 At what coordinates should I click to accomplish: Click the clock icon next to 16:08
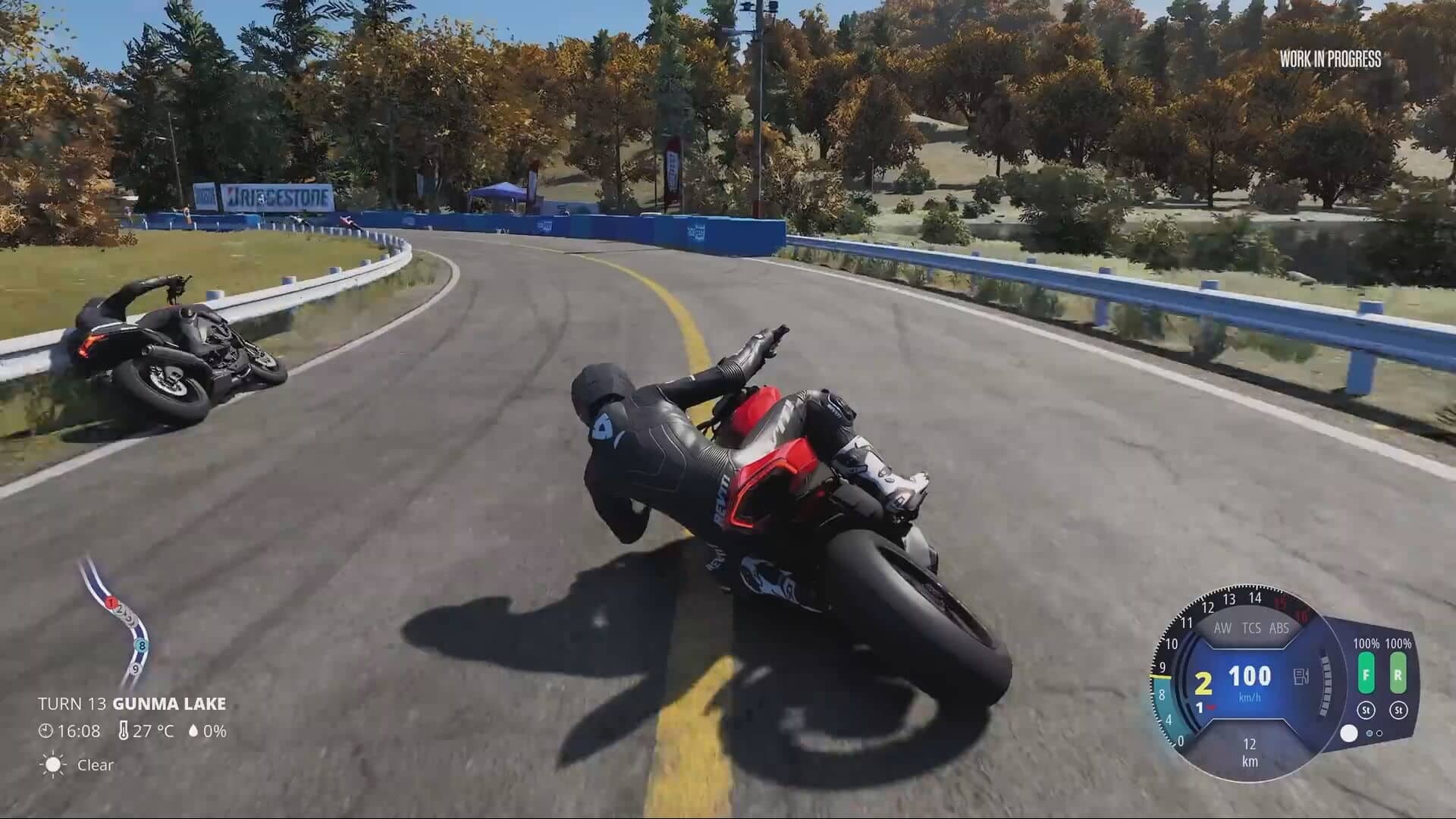(45, 730)
